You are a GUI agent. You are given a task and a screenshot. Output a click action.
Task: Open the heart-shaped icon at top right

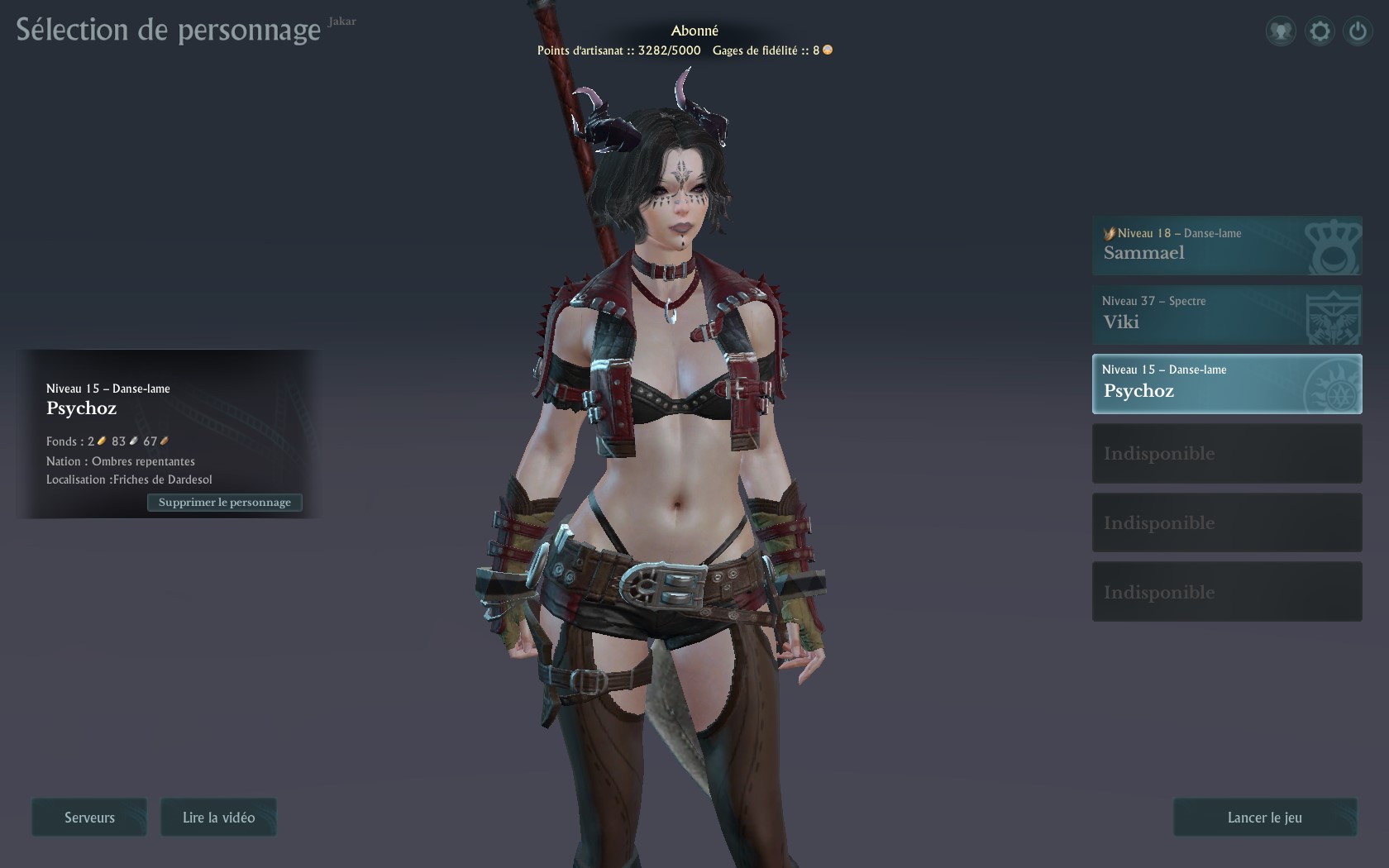point(1281,31)
